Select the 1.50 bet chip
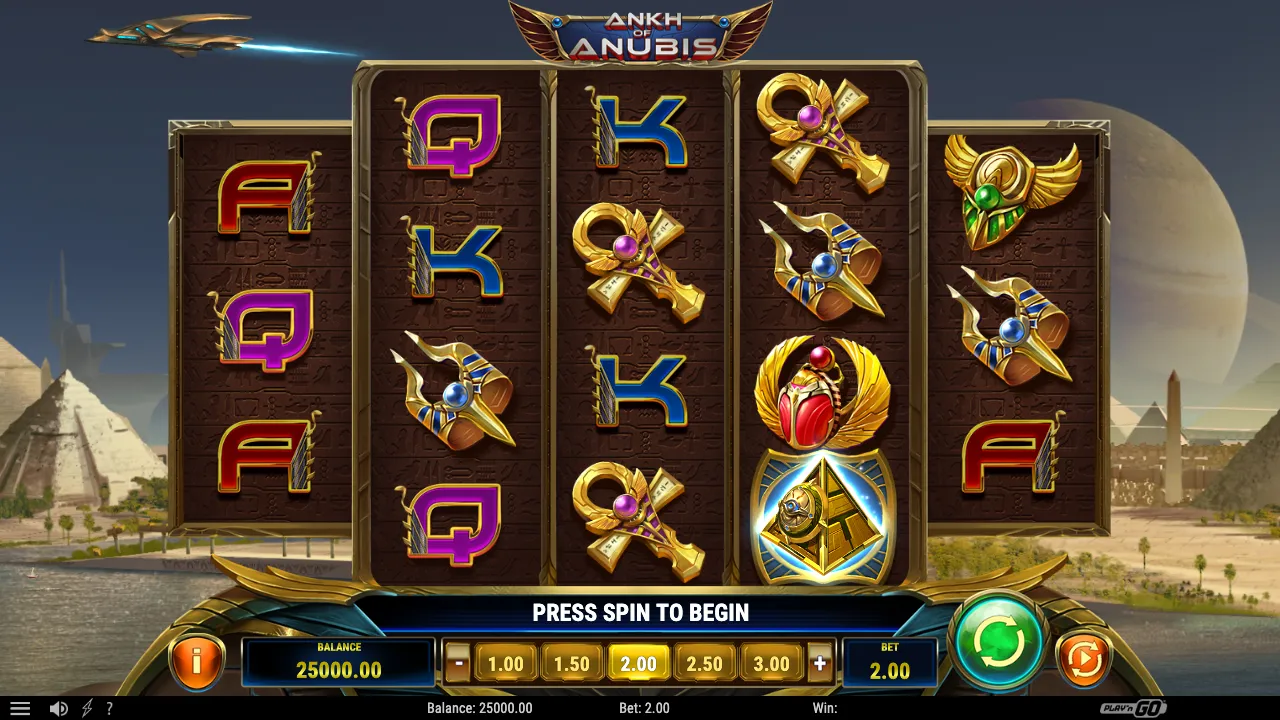 (x=573, y=662)
